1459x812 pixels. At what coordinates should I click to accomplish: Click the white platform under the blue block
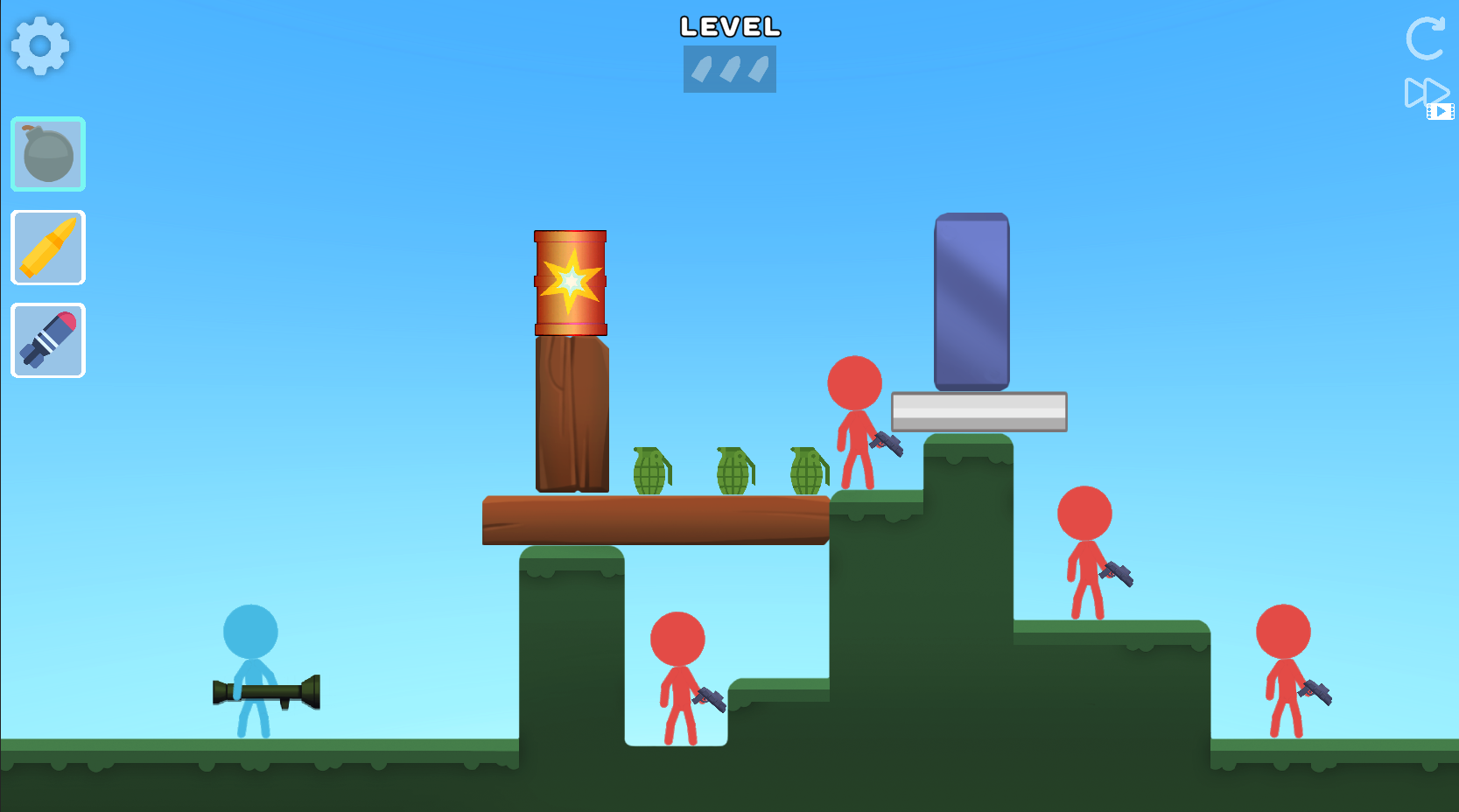coord(978,409)
